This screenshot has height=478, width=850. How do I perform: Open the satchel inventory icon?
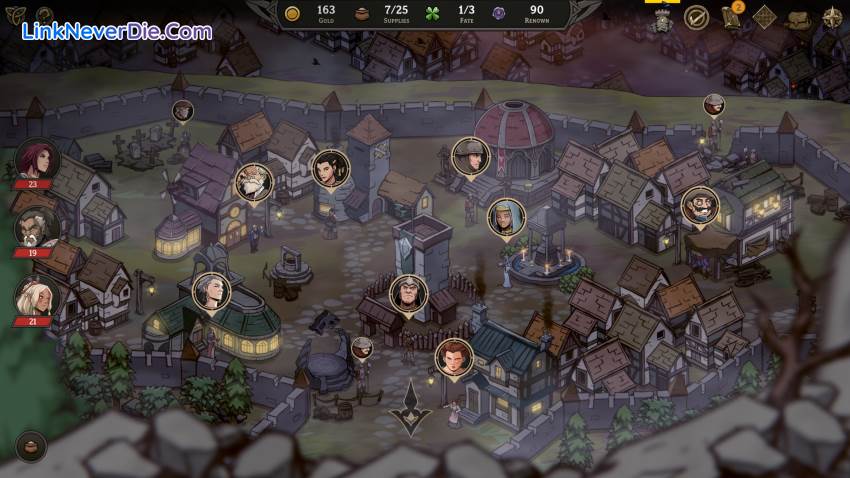pyautogui.click(x=799, y=18)
